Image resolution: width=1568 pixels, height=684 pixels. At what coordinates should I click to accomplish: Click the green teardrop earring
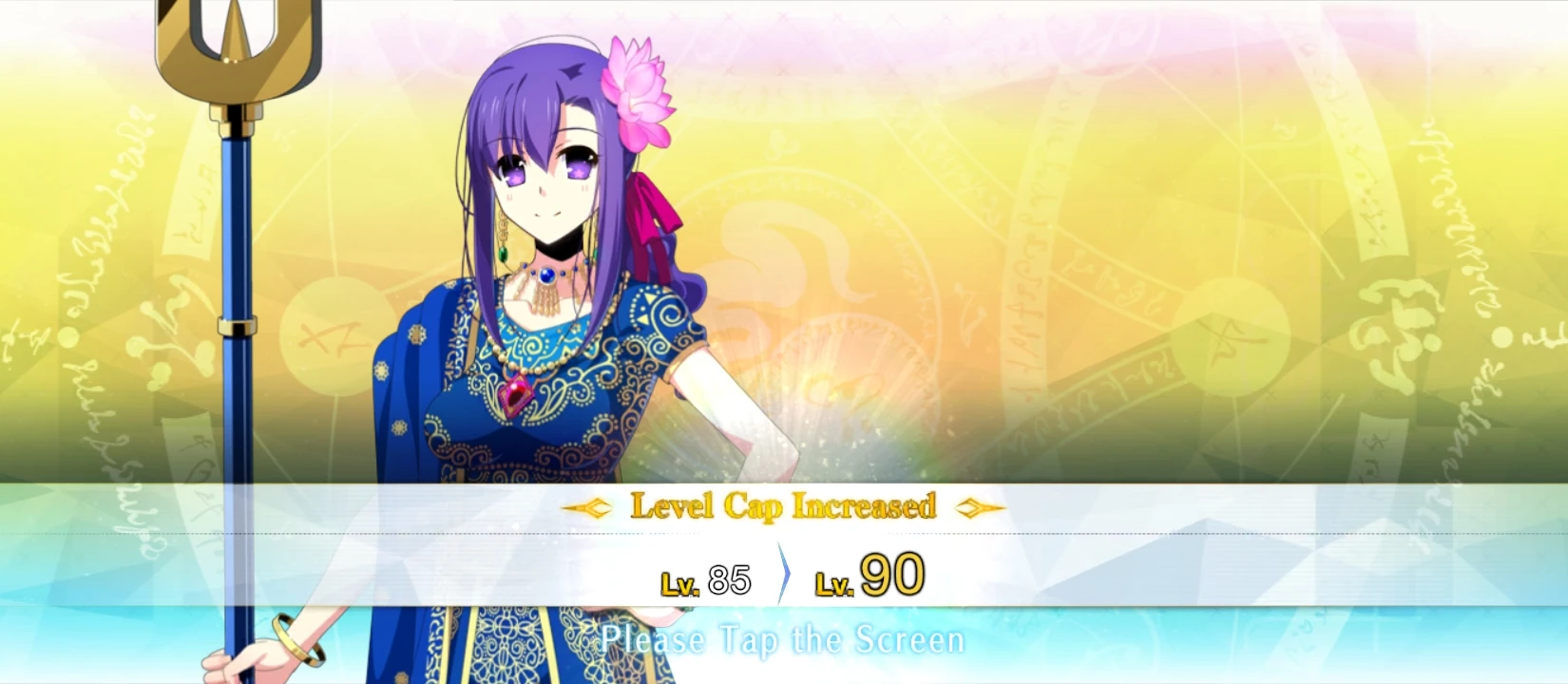501,255
